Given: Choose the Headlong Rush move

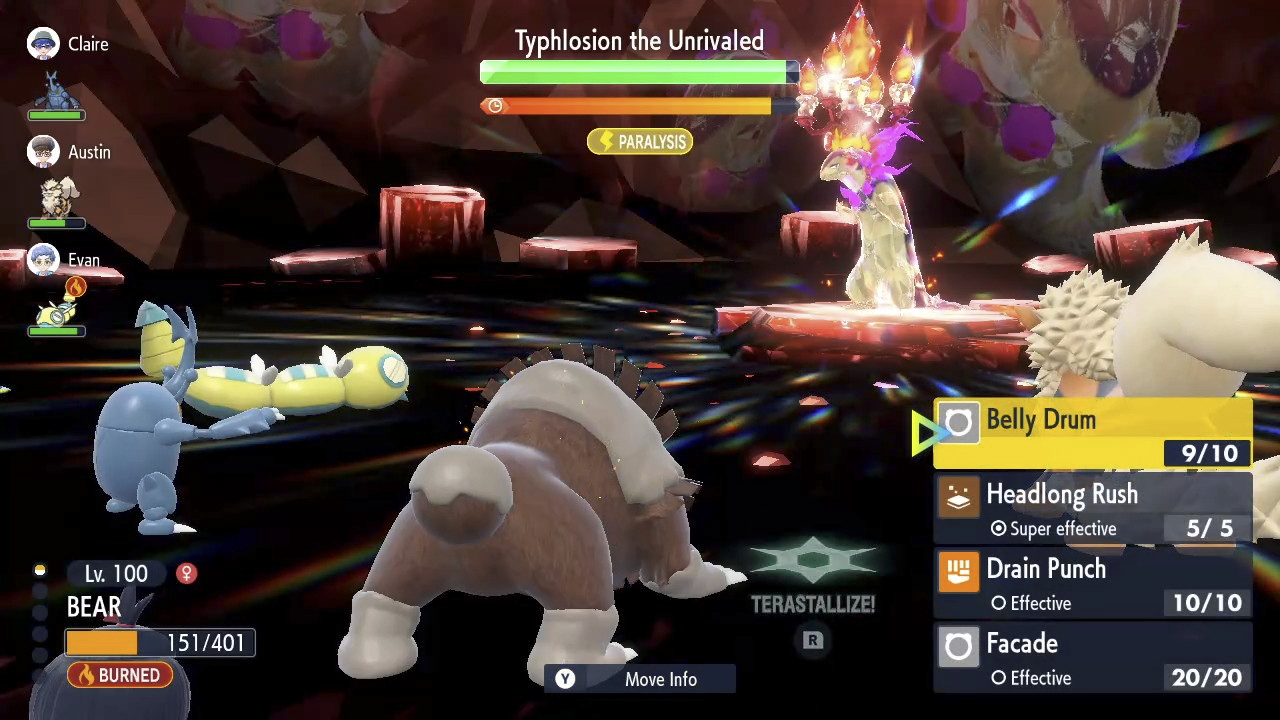Looking at the screenshot, I should tap(1092, 509).
